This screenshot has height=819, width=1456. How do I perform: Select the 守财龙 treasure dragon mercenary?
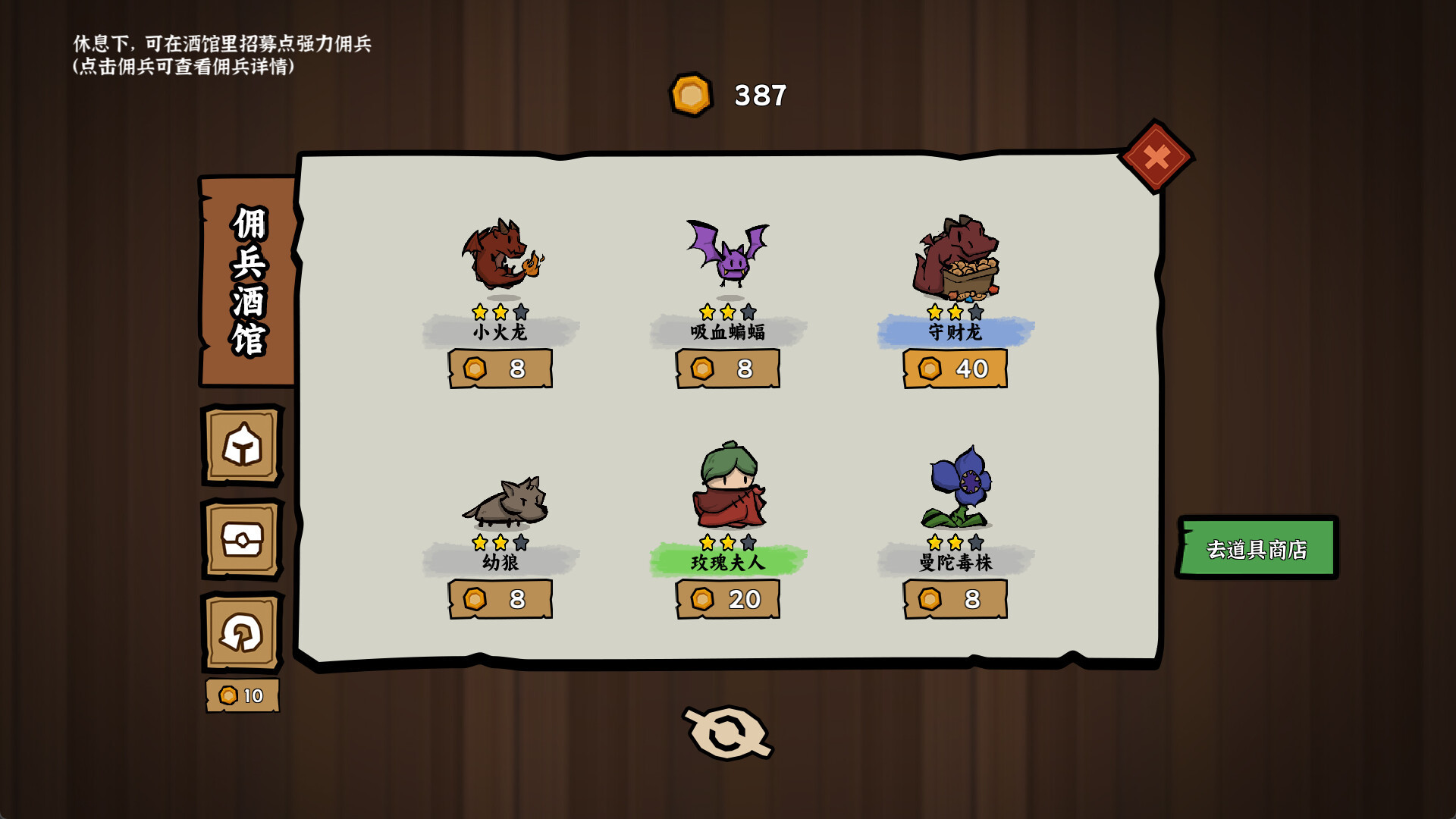(x=955, y=258)
